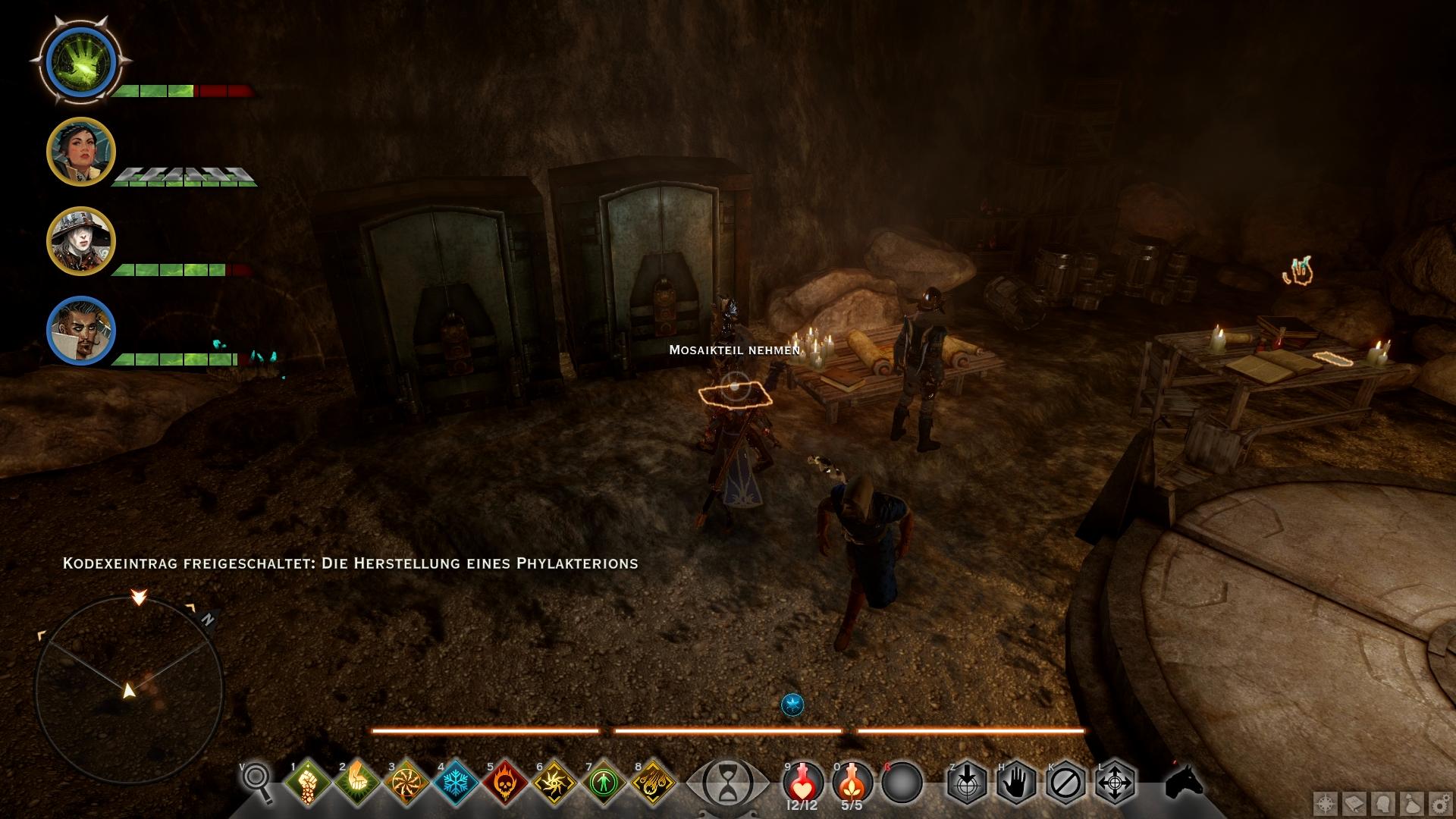Select the crossed-circle disengage command
This screenshot has width=1456, height=819.
point(1065,781)
